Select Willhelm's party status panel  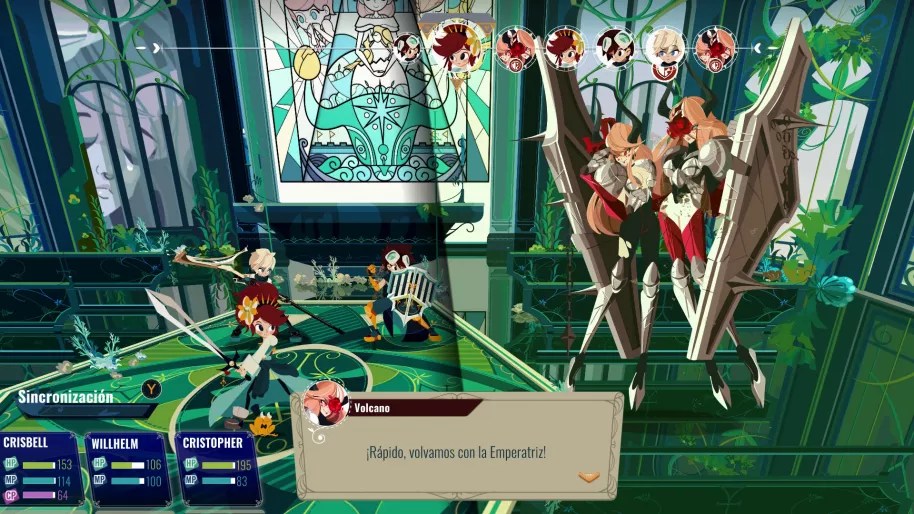click(128, 467)
